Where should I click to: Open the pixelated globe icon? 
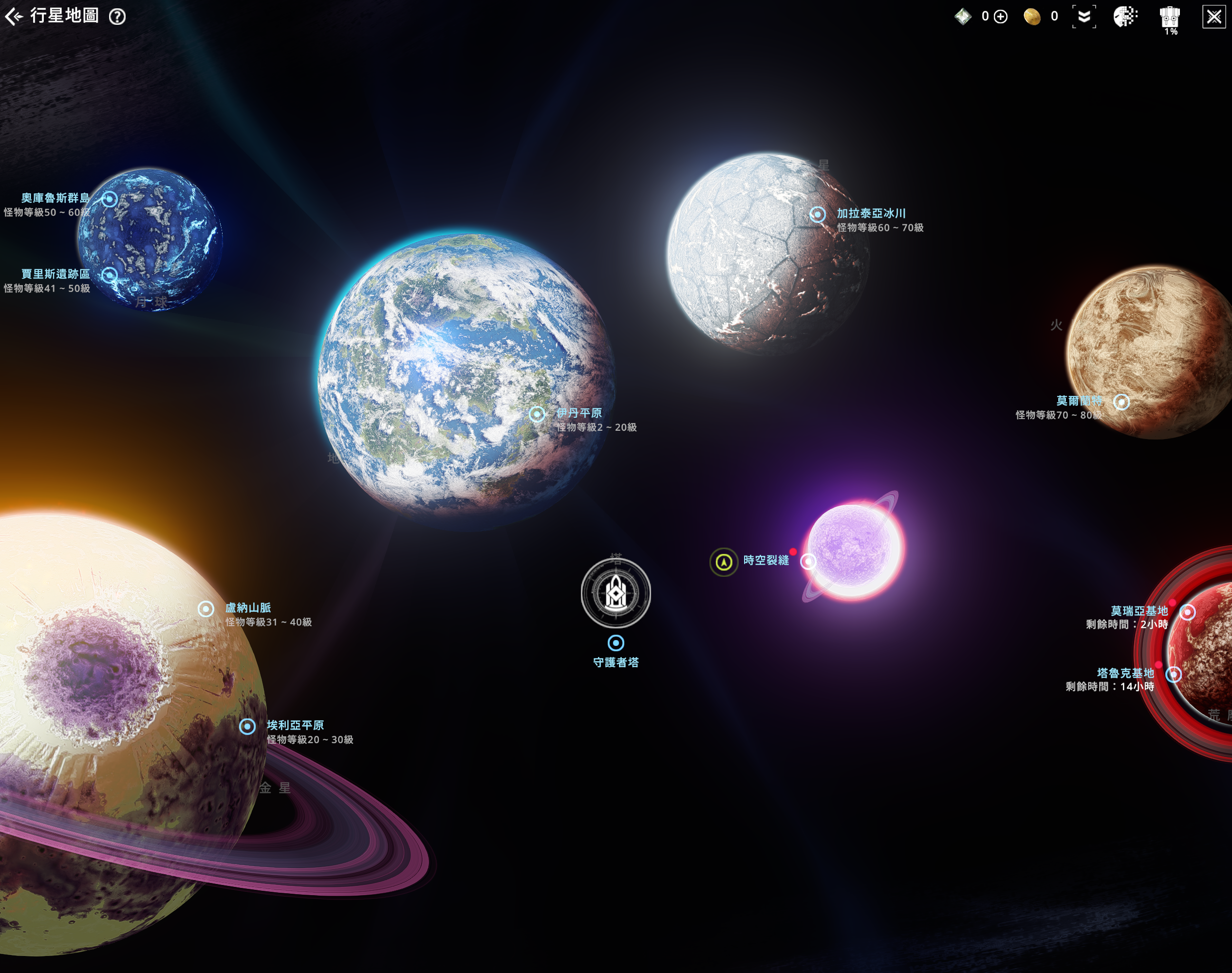tap(1125, 17)
